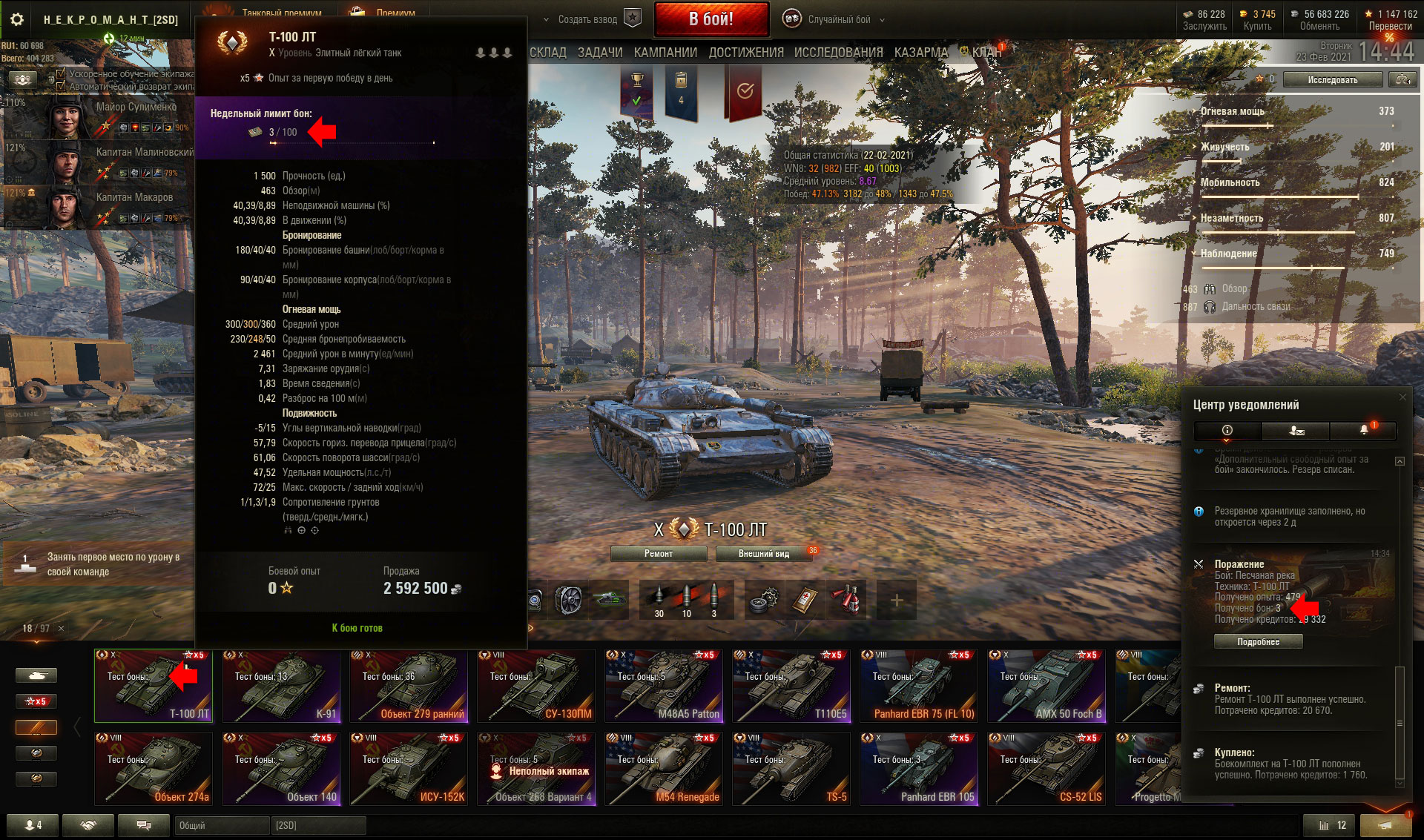Click the Исследовать research button

point(1332,79)
